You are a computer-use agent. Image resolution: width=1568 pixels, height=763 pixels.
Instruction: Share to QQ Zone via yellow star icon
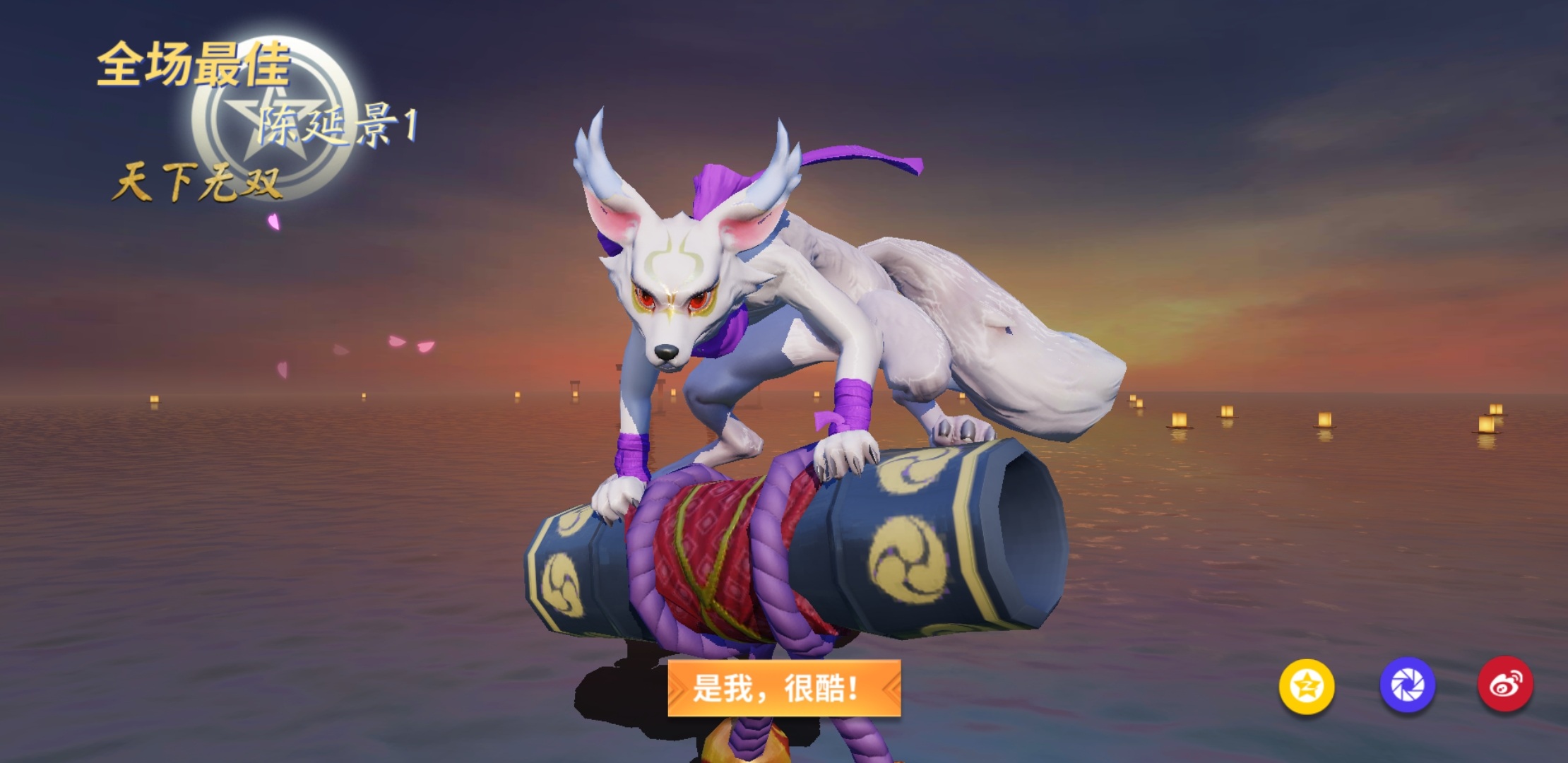[x=1307, y=685]
